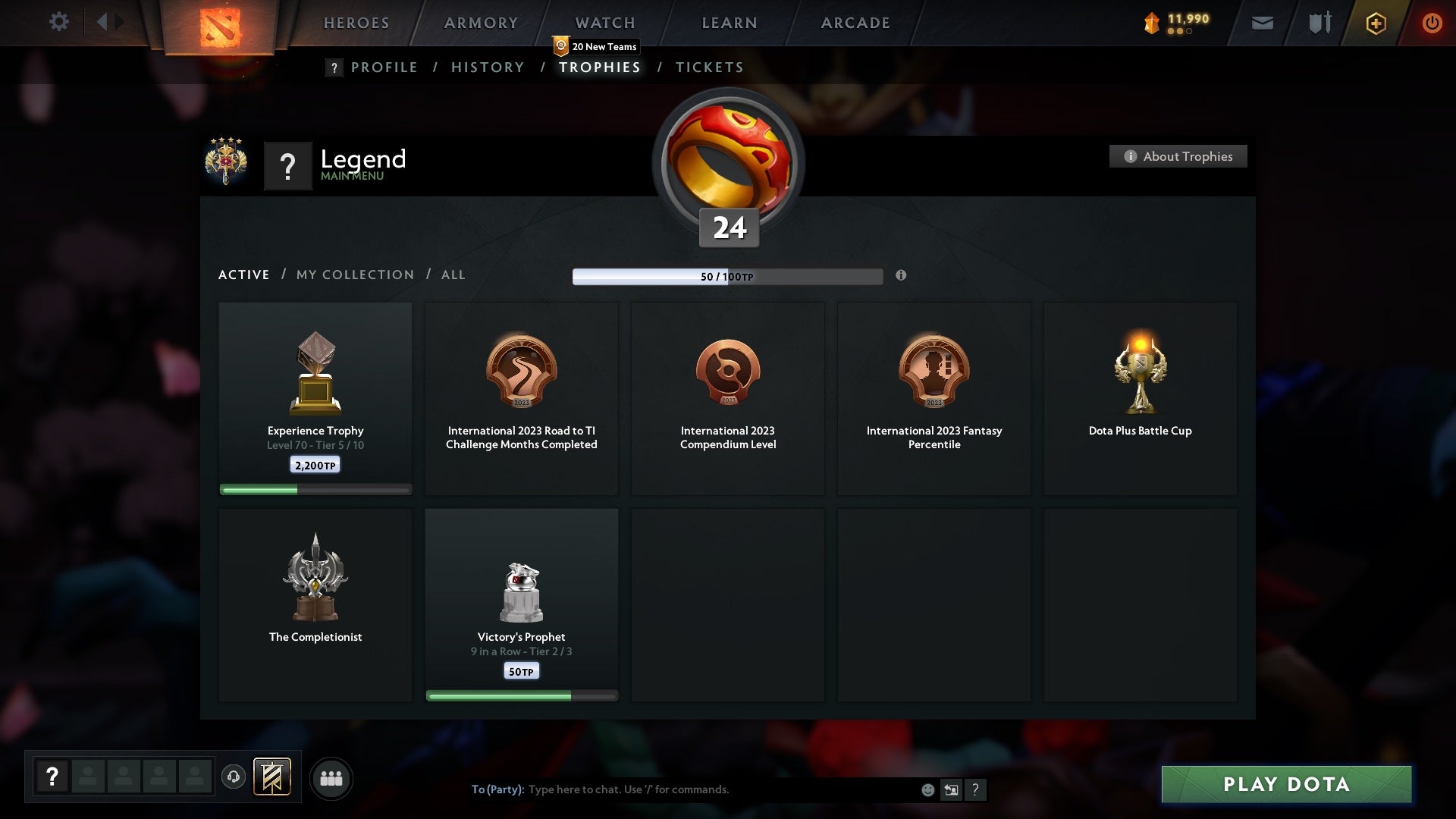Switch to the MY COLLECTION tab

click(x=354, y=275)
